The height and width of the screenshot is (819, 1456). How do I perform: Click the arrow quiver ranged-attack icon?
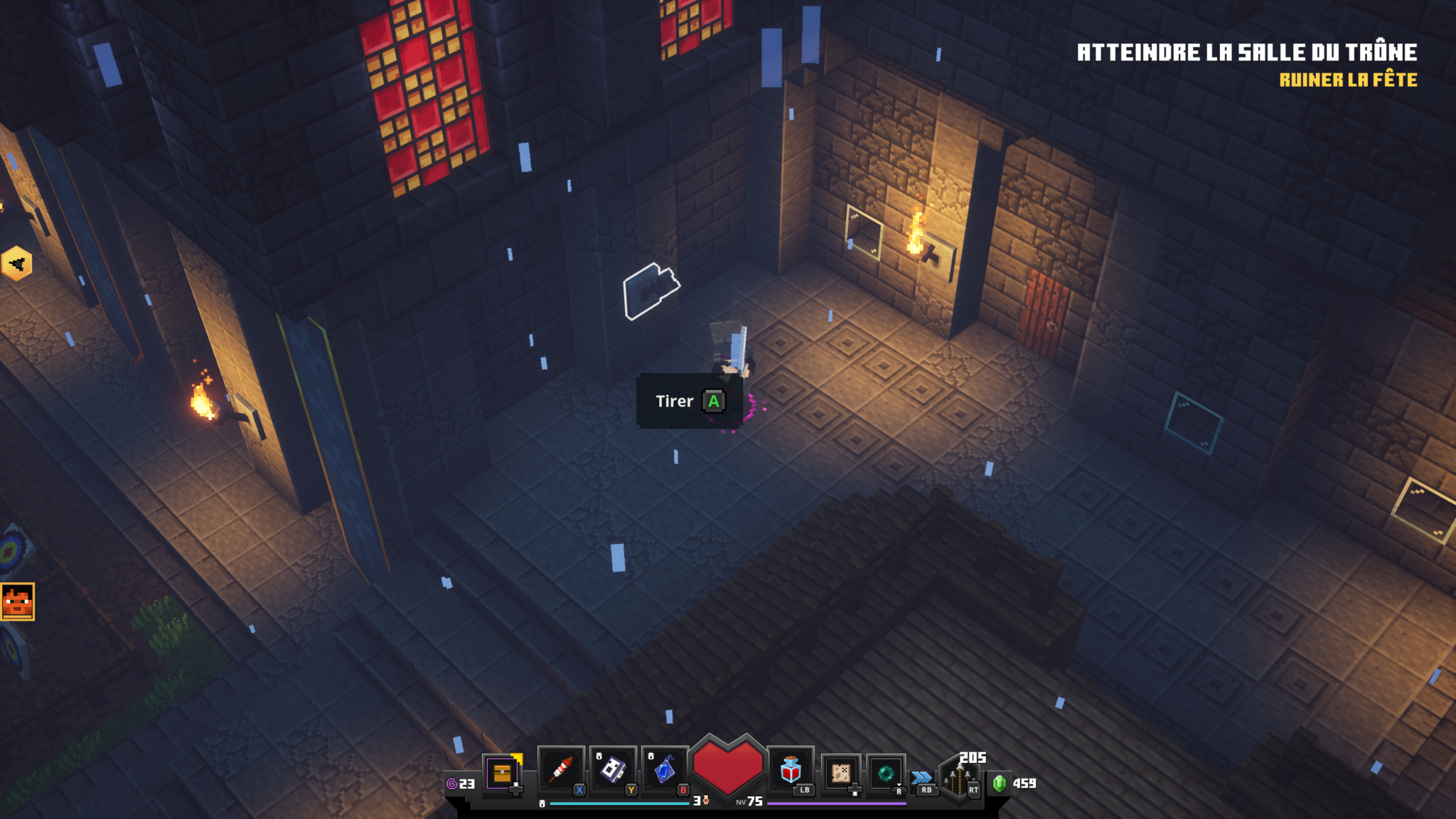(x=957, y=780)
